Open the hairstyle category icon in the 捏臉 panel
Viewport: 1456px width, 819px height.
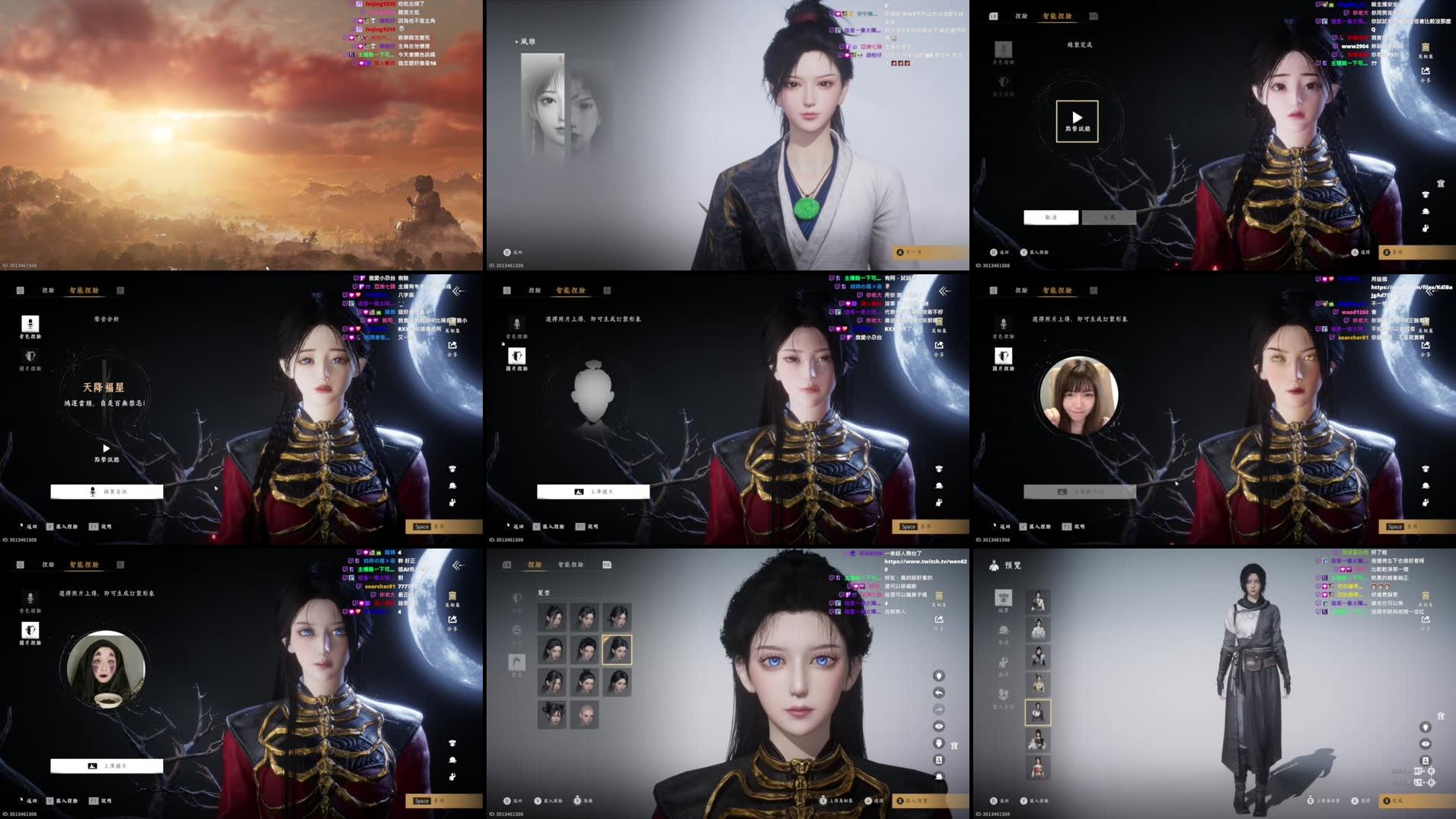coord(516,662)
